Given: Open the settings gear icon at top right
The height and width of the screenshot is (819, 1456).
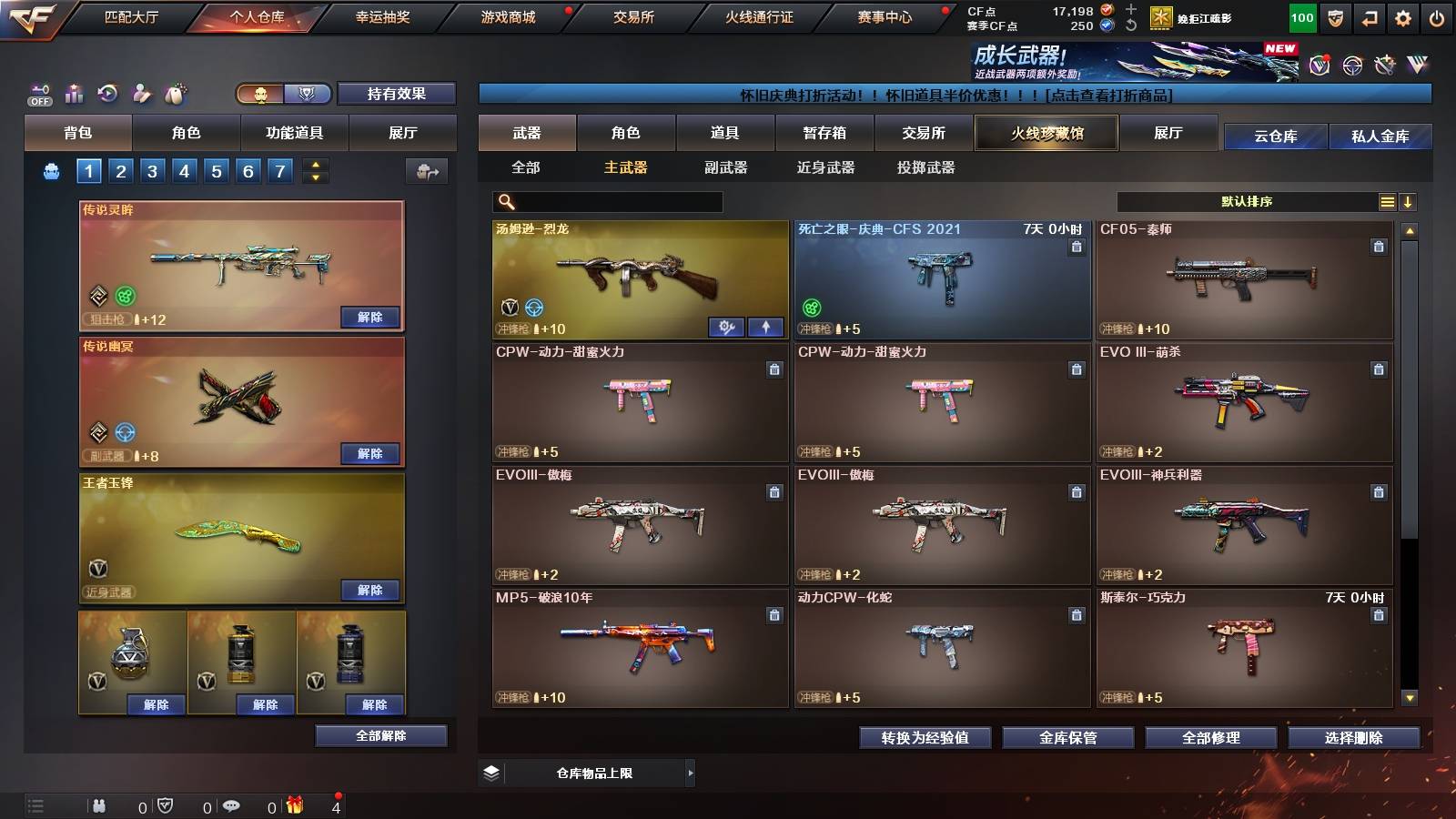Looking at the screenshot, I should click(x=1402, y=16).
